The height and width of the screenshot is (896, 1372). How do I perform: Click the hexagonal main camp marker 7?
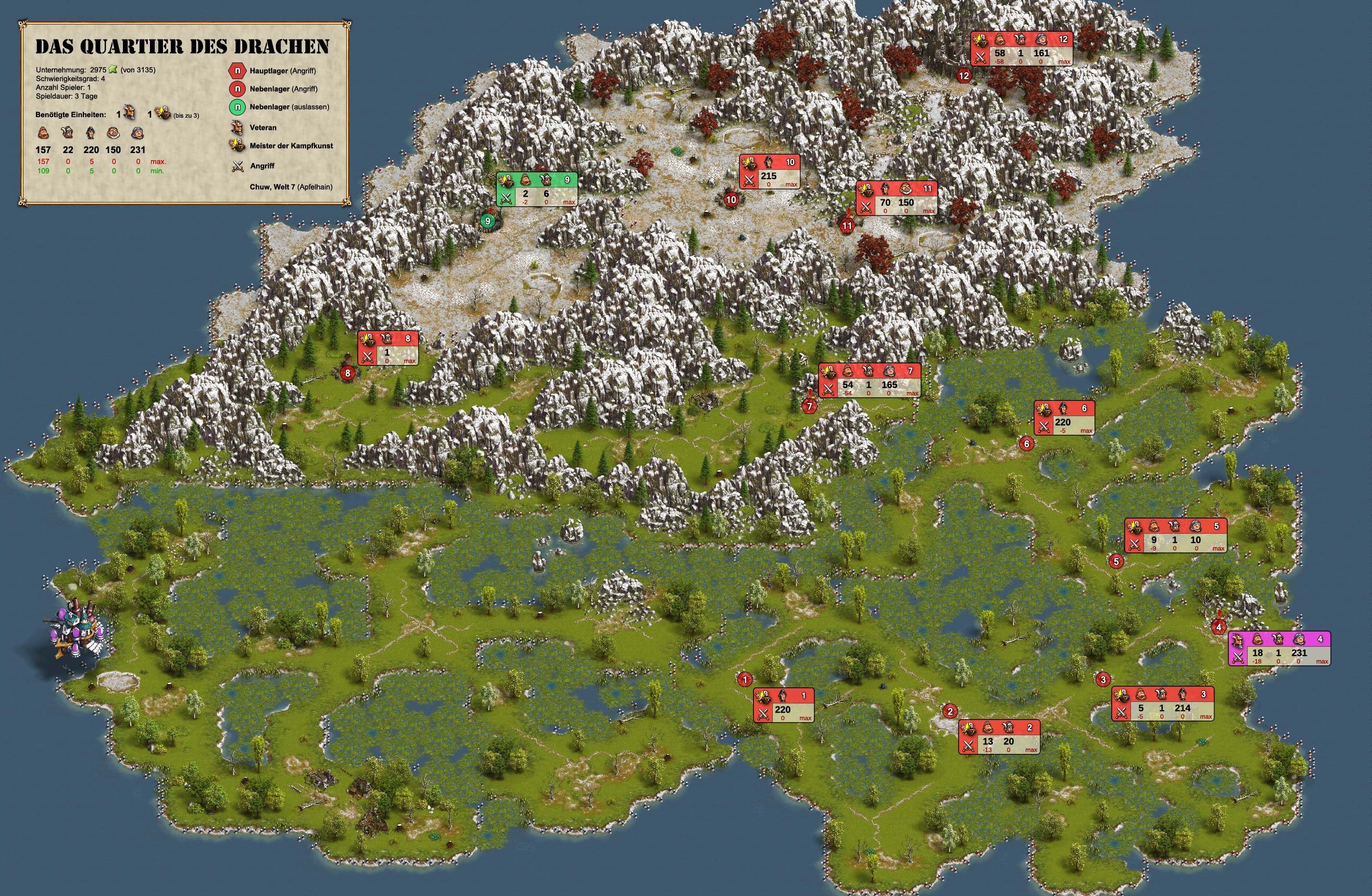pos(810,407)
